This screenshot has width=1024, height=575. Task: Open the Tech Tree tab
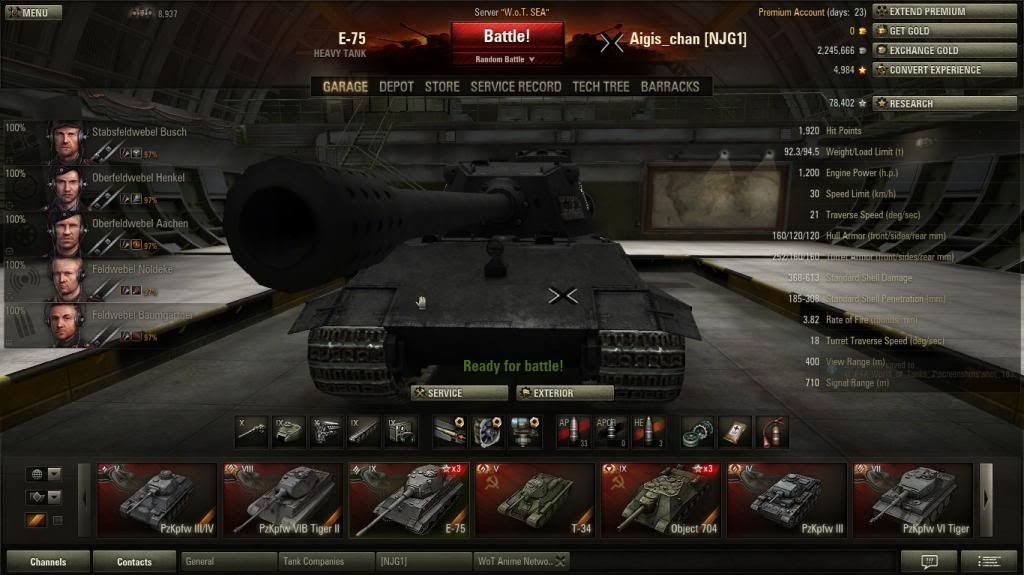click(x=600, y=87)
